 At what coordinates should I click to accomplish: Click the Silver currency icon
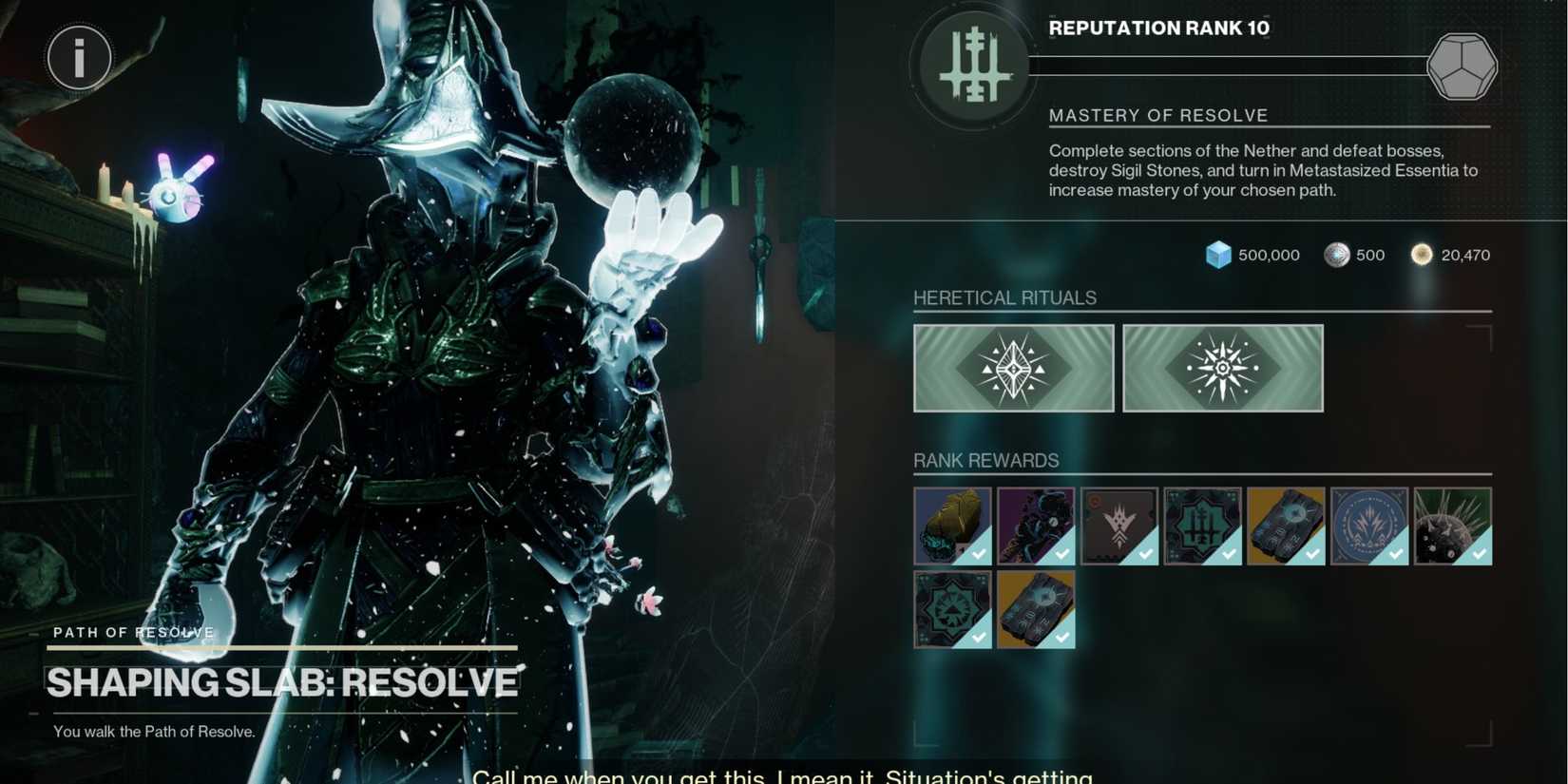[1337, 255]
